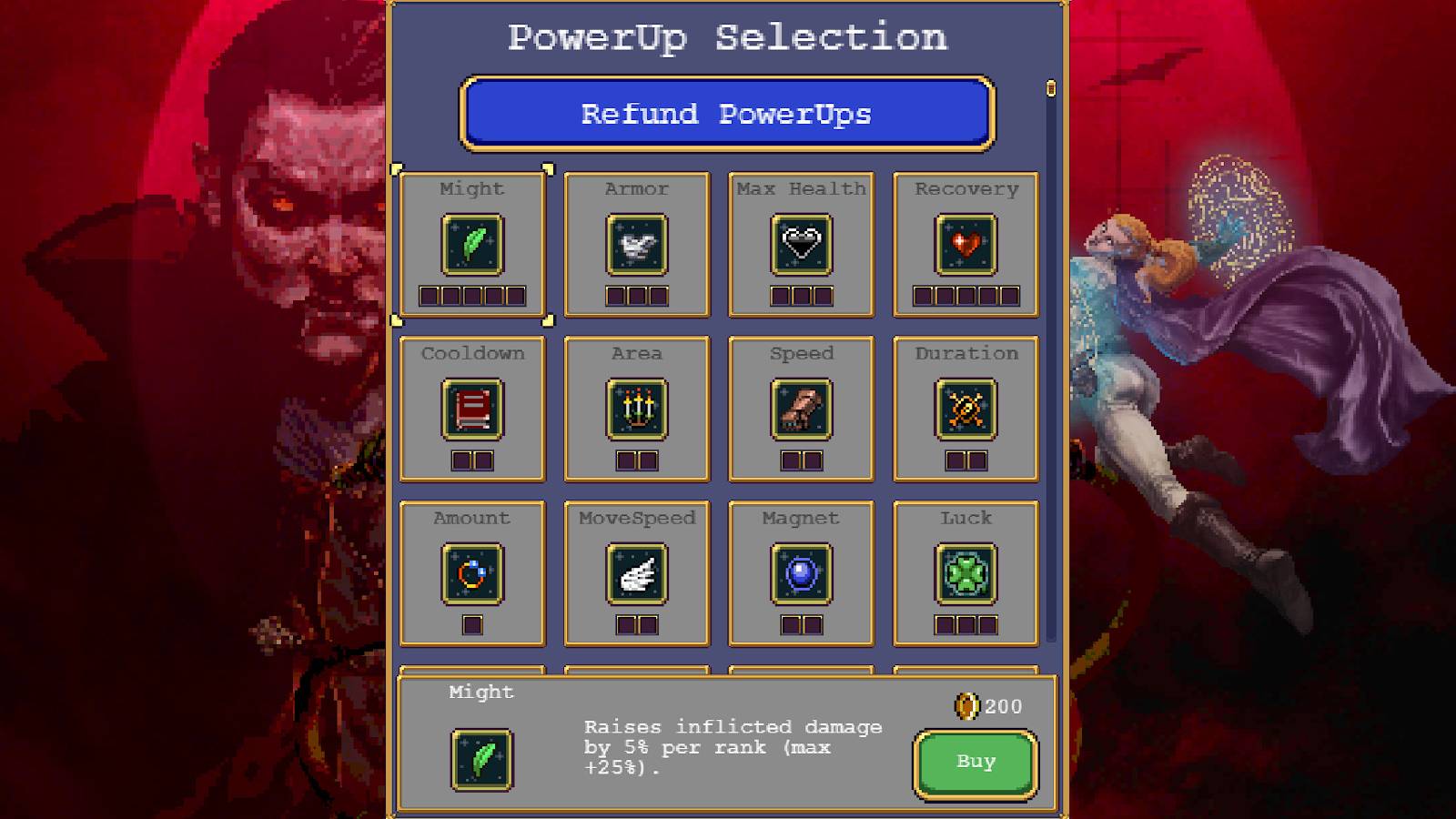The image size is (1456, 819).
Task: Click the Refund PowerUps button
Action: pyautogui.click(x=726, y=113)
